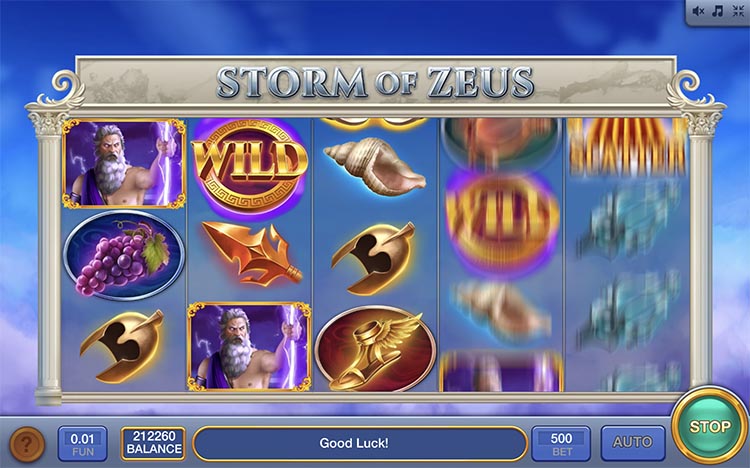The width and height of the screenshot is (750, 468).
Task: Change the 0.01 FUN coin value
Action: tap(83, 442)
